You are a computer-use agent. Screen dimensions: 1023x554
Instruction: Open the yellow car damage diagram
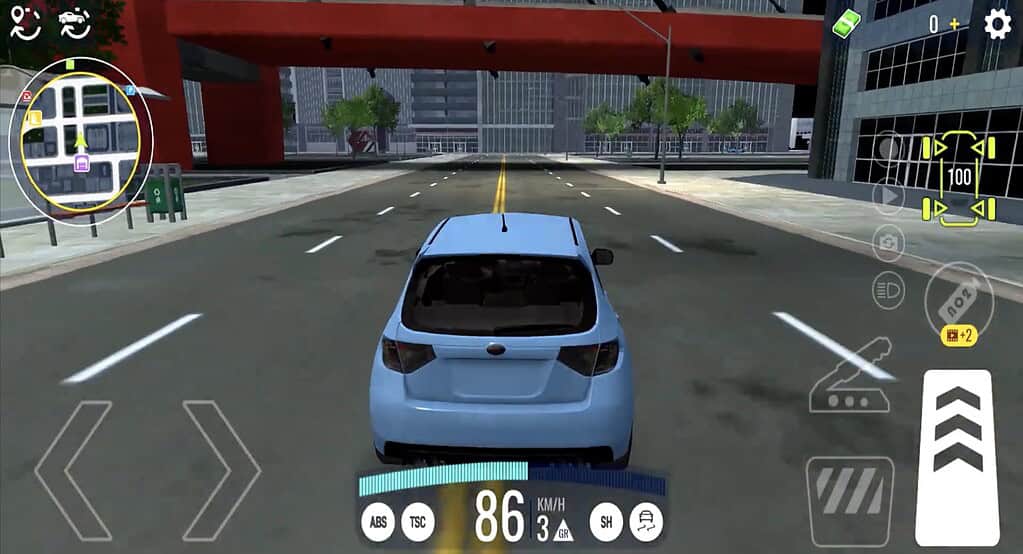(x=959, y=179)
